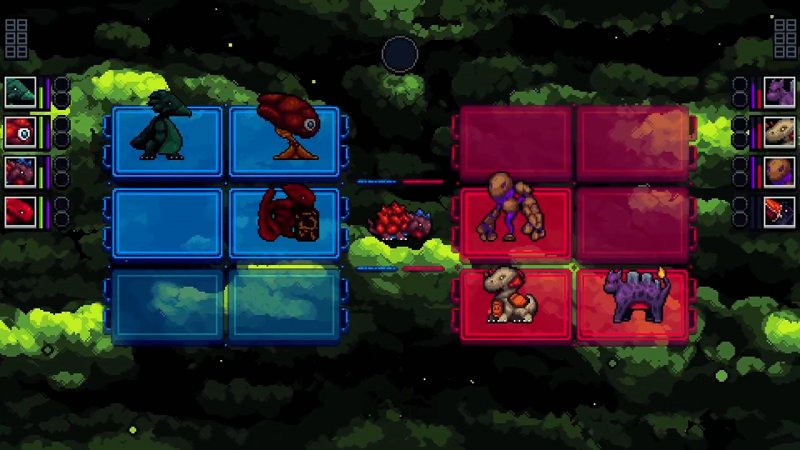Select the red serpent monster portrait

pos(20,211)
